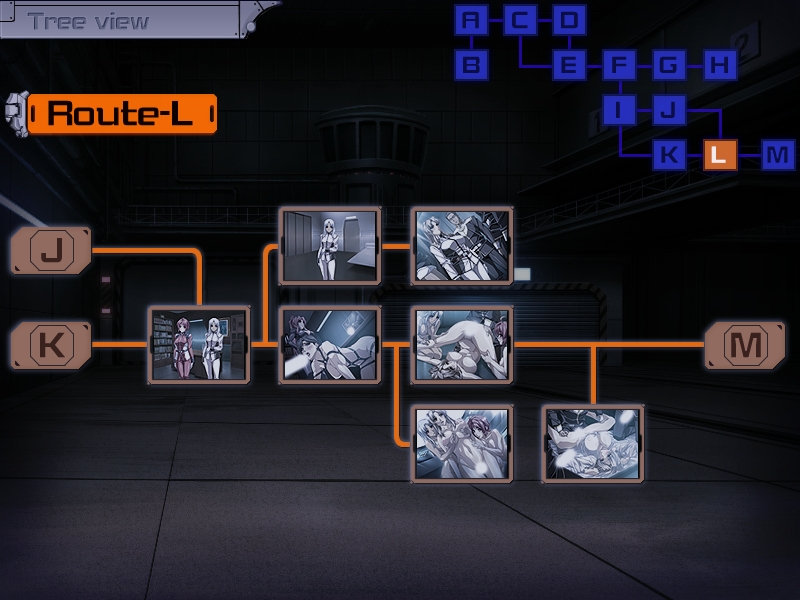Advance to the large M route connector
This screenshot has height=600, width=800.
coord(745,345)
